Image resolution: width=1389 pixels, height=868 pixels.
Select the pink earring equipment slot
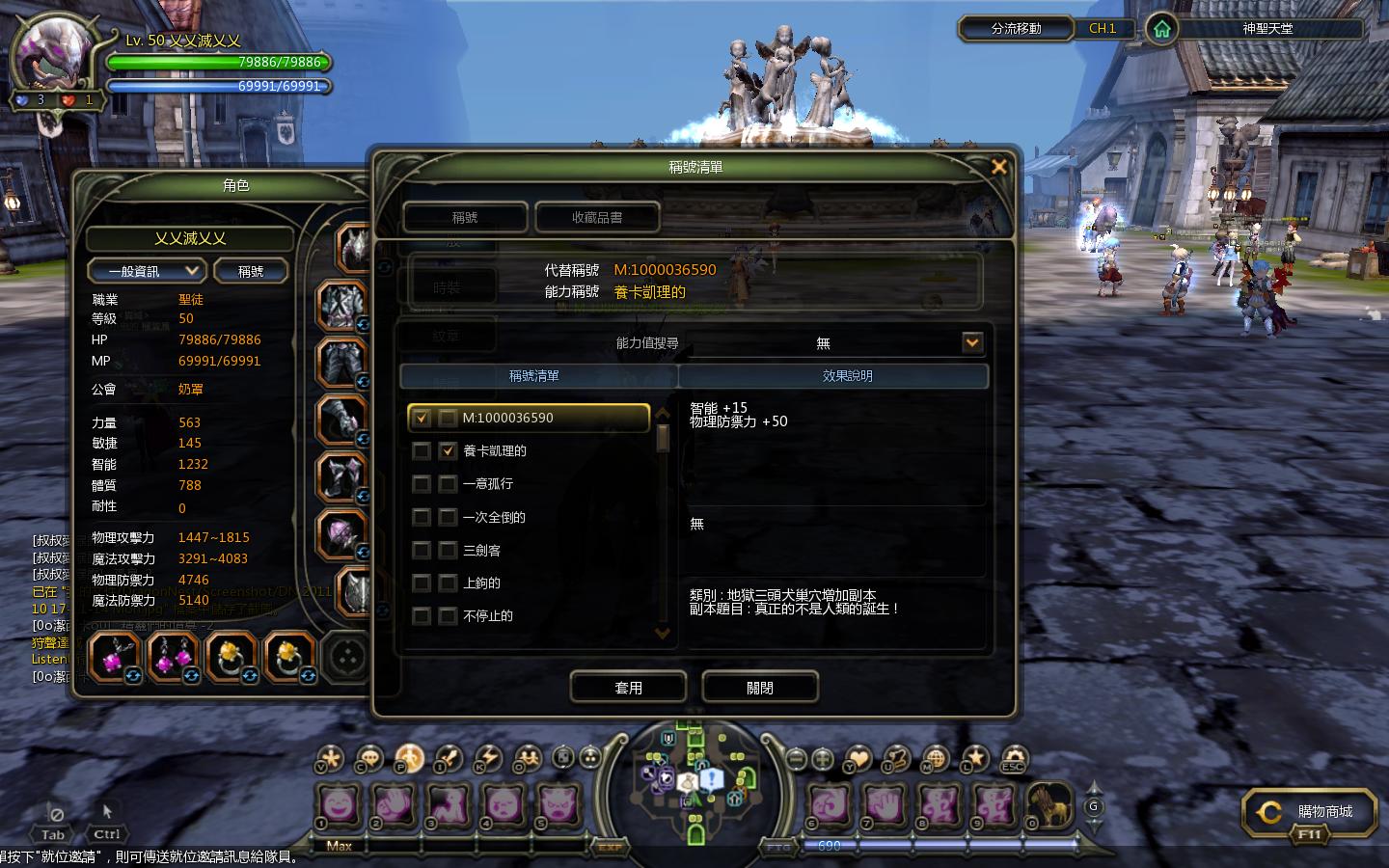tap(115, 659)
